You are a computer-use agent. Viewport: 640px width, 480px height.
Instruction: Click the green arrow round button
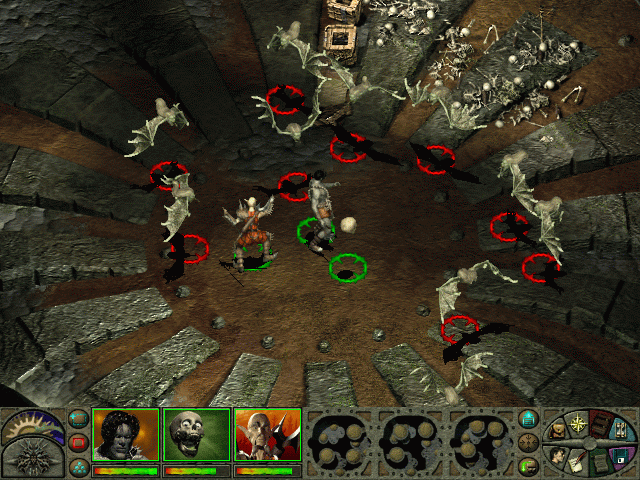[x=529, y=465]
